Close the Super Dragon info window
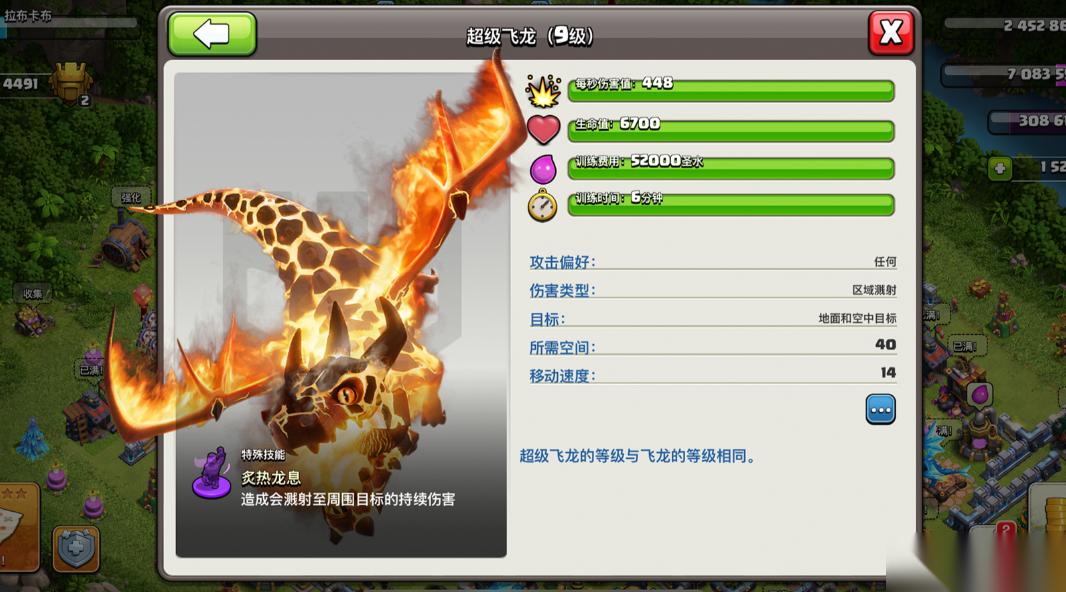This screenshot has height=592, width=1066. (x=890, y=33)
